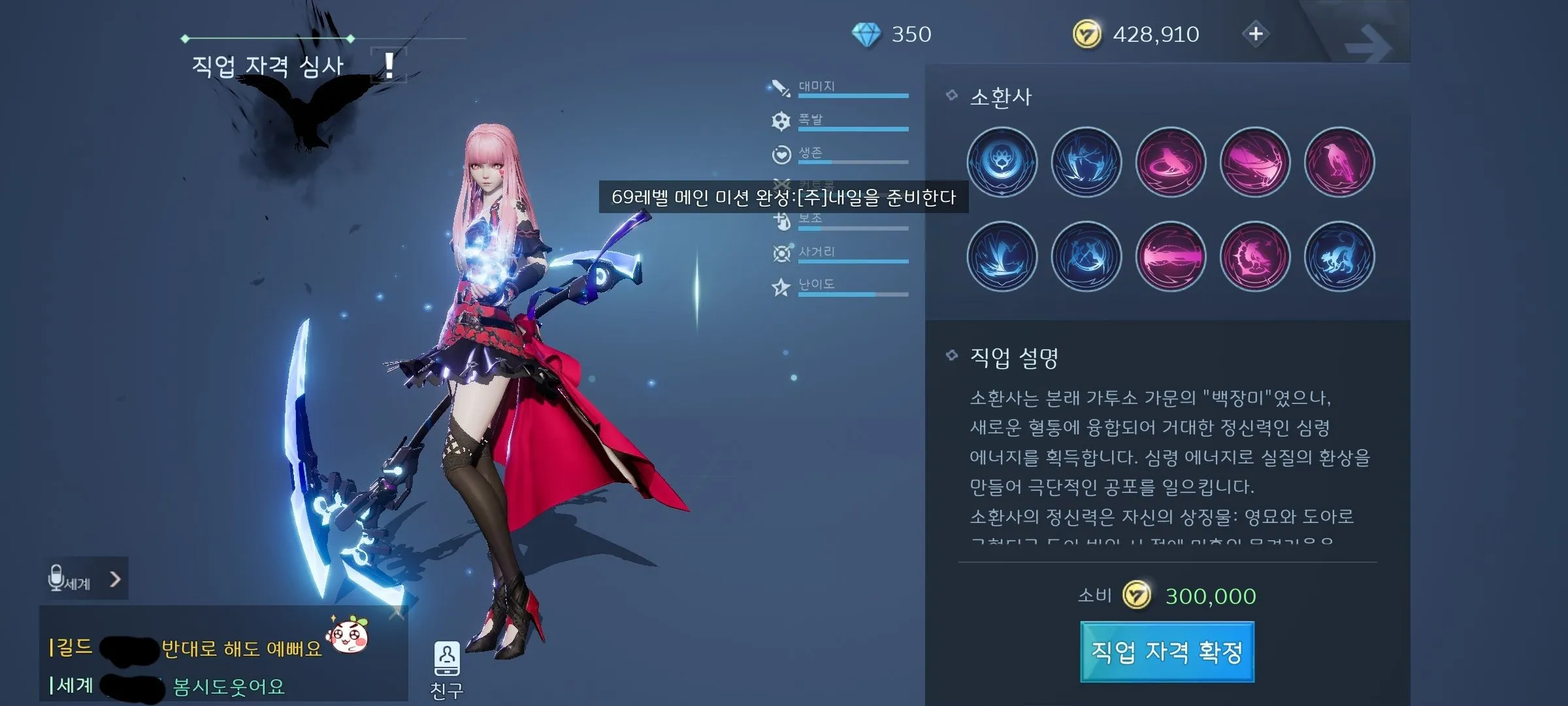This screenshot has width=1568, height=706.
Task: Select the pink bird on ring skill
Action: pos(1170,162)
